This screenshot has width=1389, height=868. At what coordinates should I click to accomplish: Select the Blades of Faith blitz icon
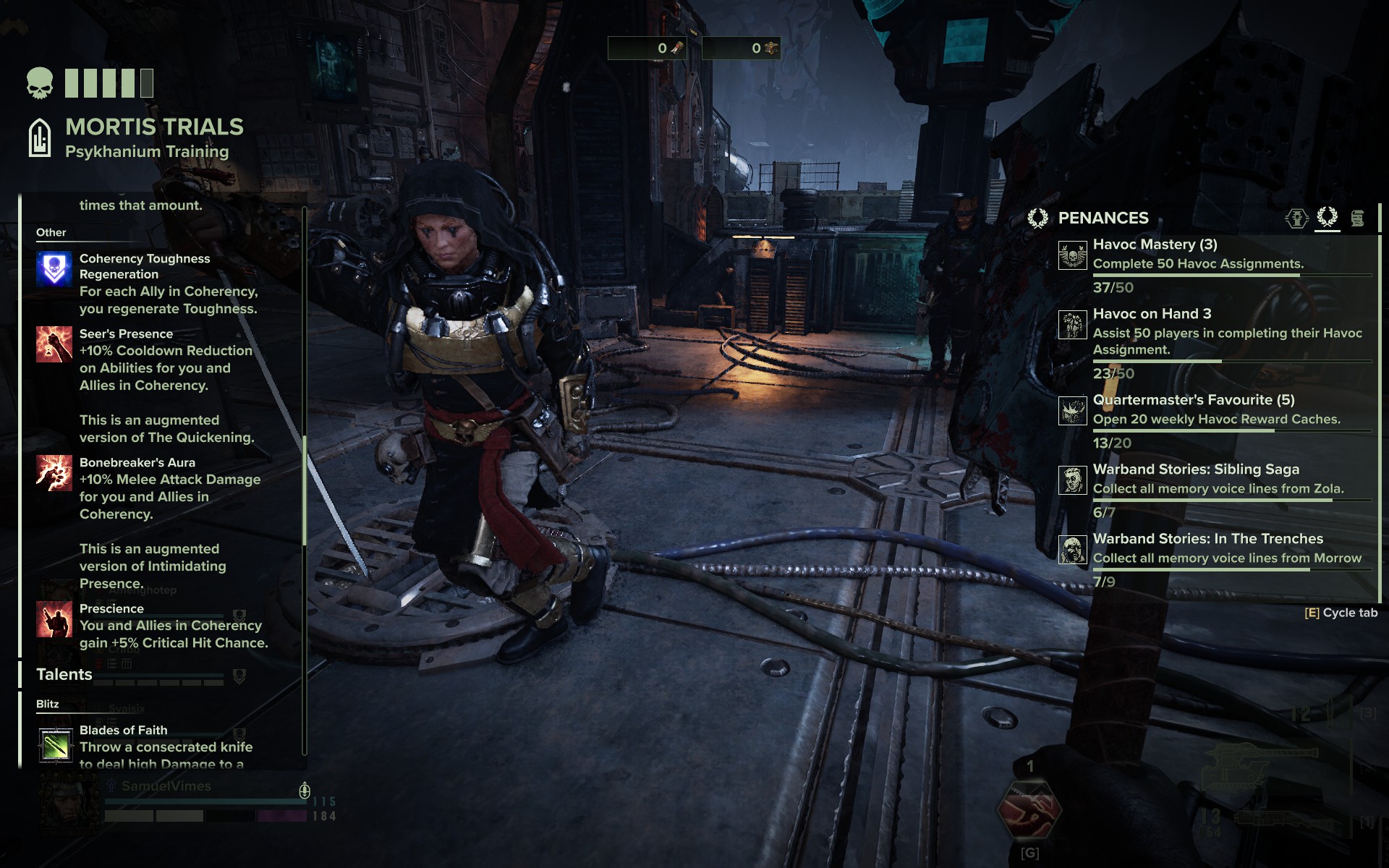[x=56, y=746]
